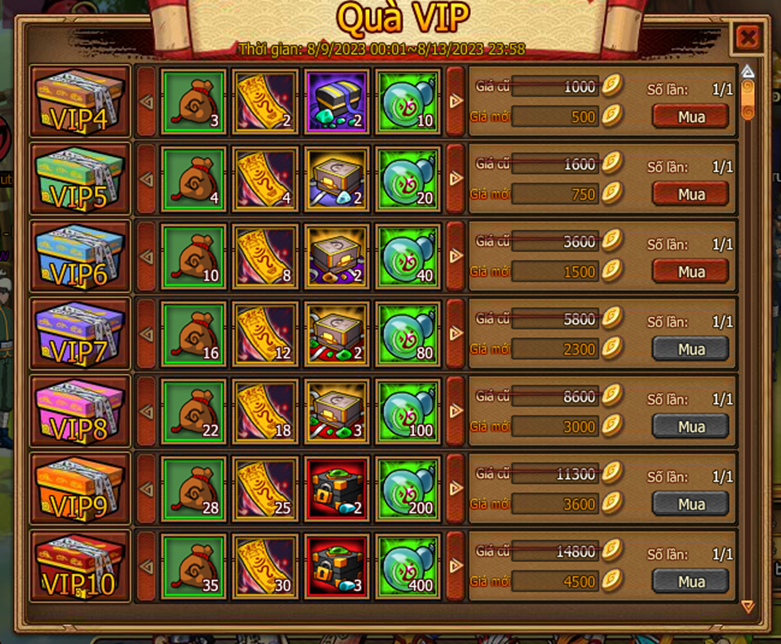Close the Quà VIP window
The height and width of the screenshot is (644, 781).
pyautogui.click(x=747, y=38)
